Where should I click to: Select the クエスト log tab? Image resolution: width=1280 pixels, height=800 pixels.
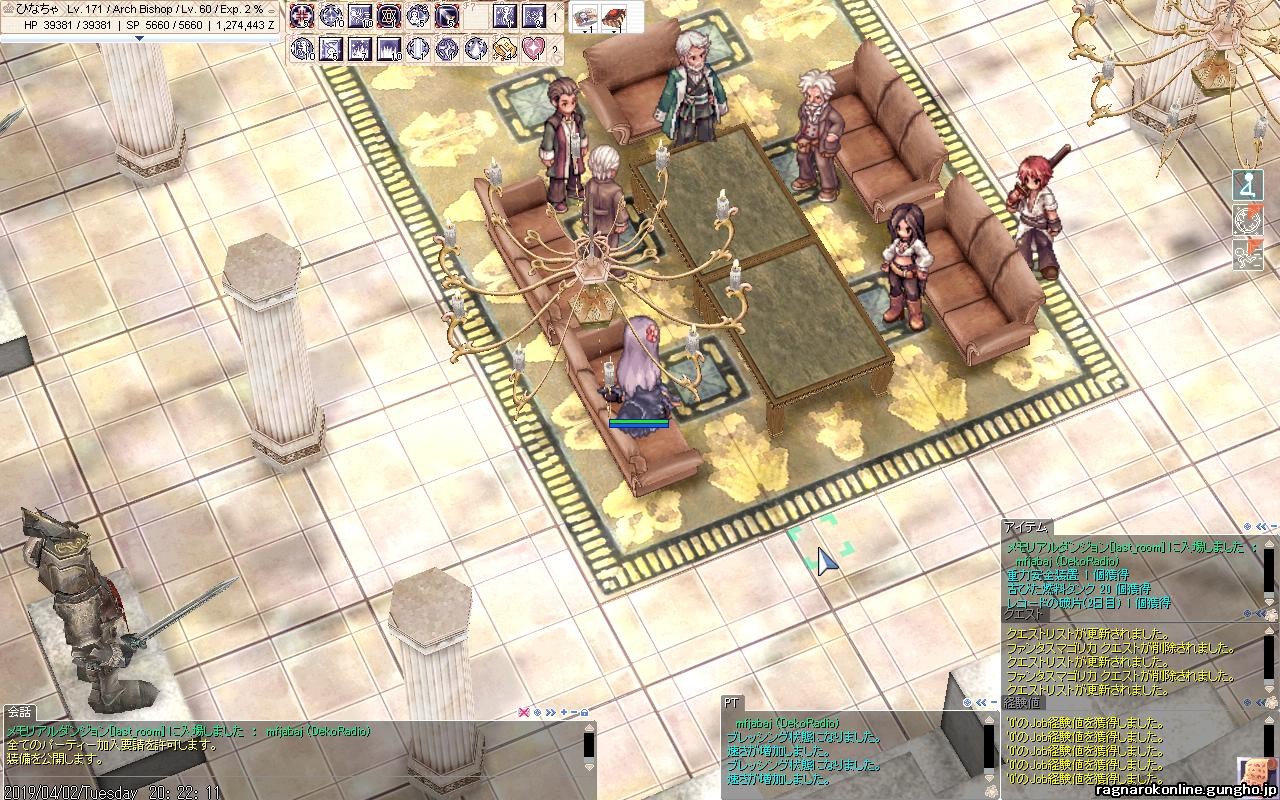click(1022, 616)
